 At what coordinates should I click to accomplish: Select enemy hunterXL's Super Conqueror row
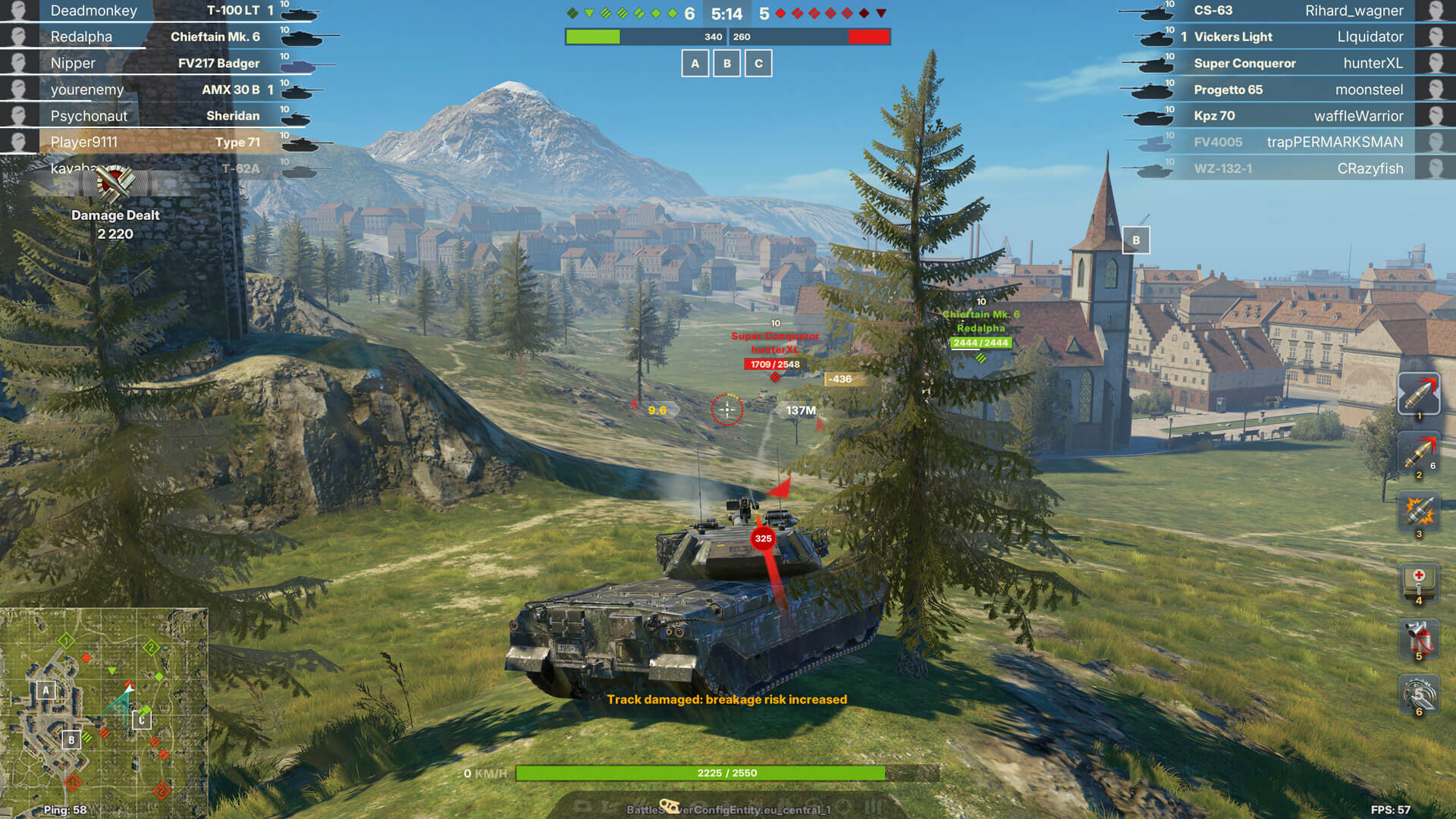(1297, 63)
